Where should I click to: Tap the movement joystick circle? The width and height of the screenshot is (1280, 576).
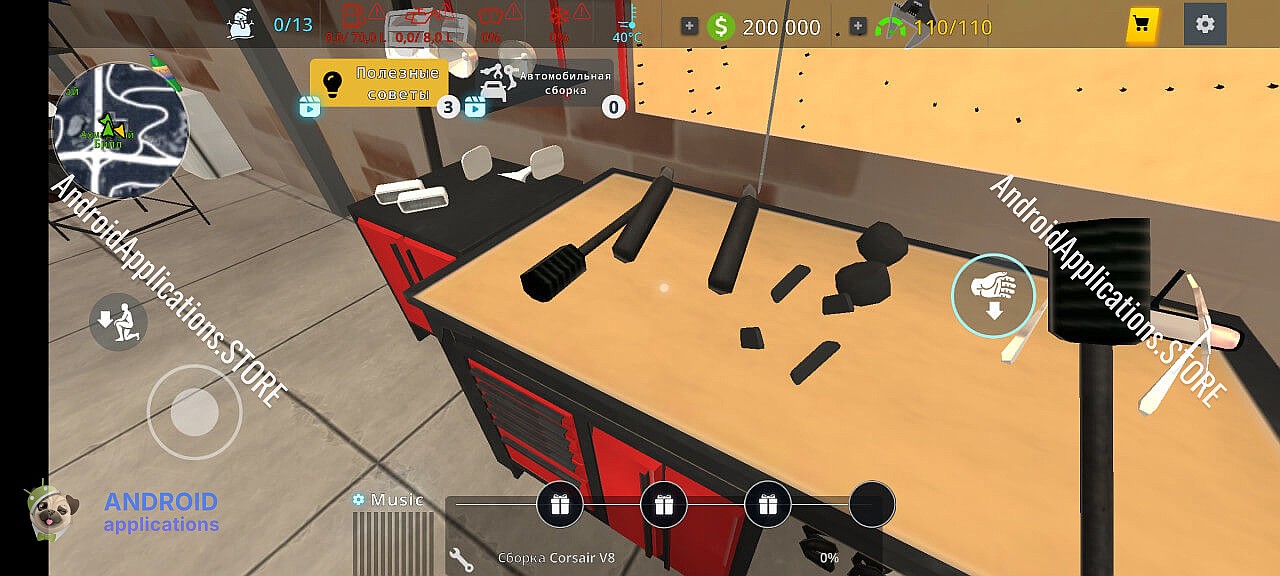tap(195, 411)
